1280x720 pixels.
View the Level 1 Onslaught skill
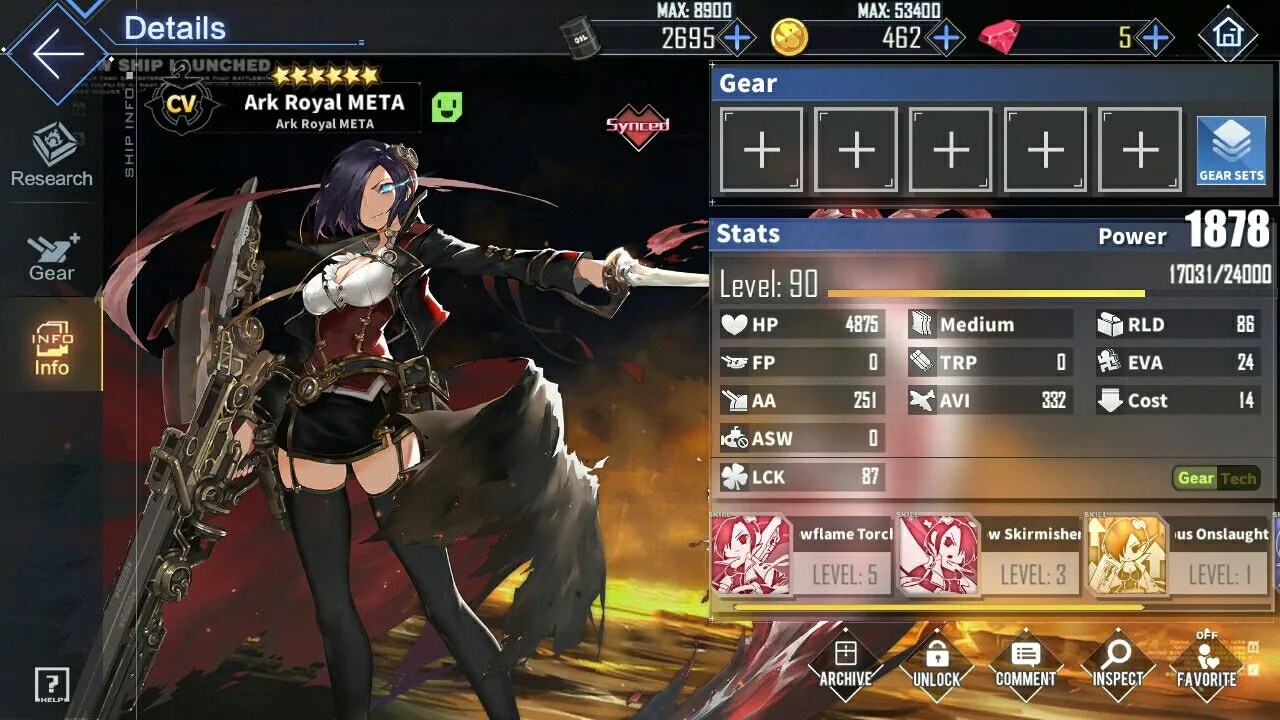(1177, 556)
